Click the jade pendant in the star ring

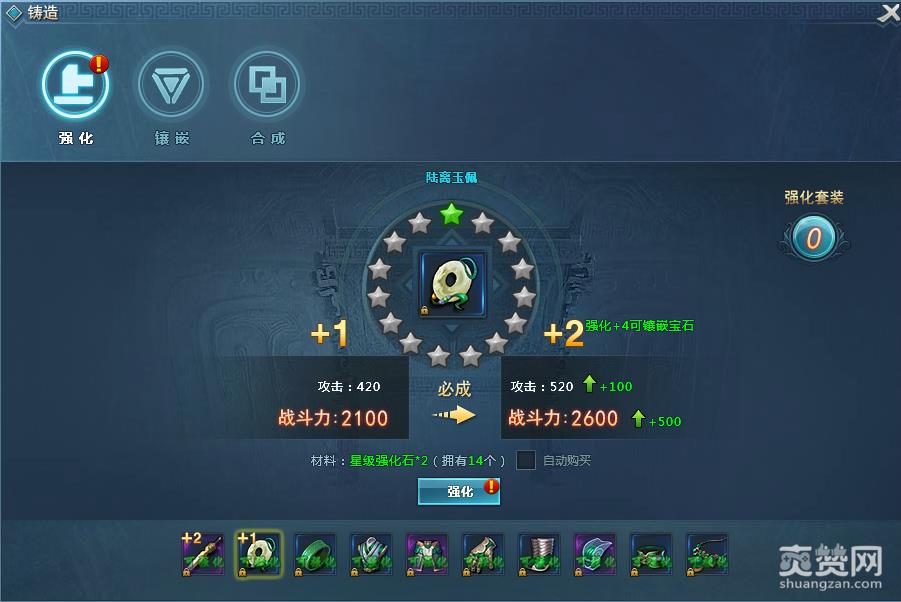click(x=452, y=285)
